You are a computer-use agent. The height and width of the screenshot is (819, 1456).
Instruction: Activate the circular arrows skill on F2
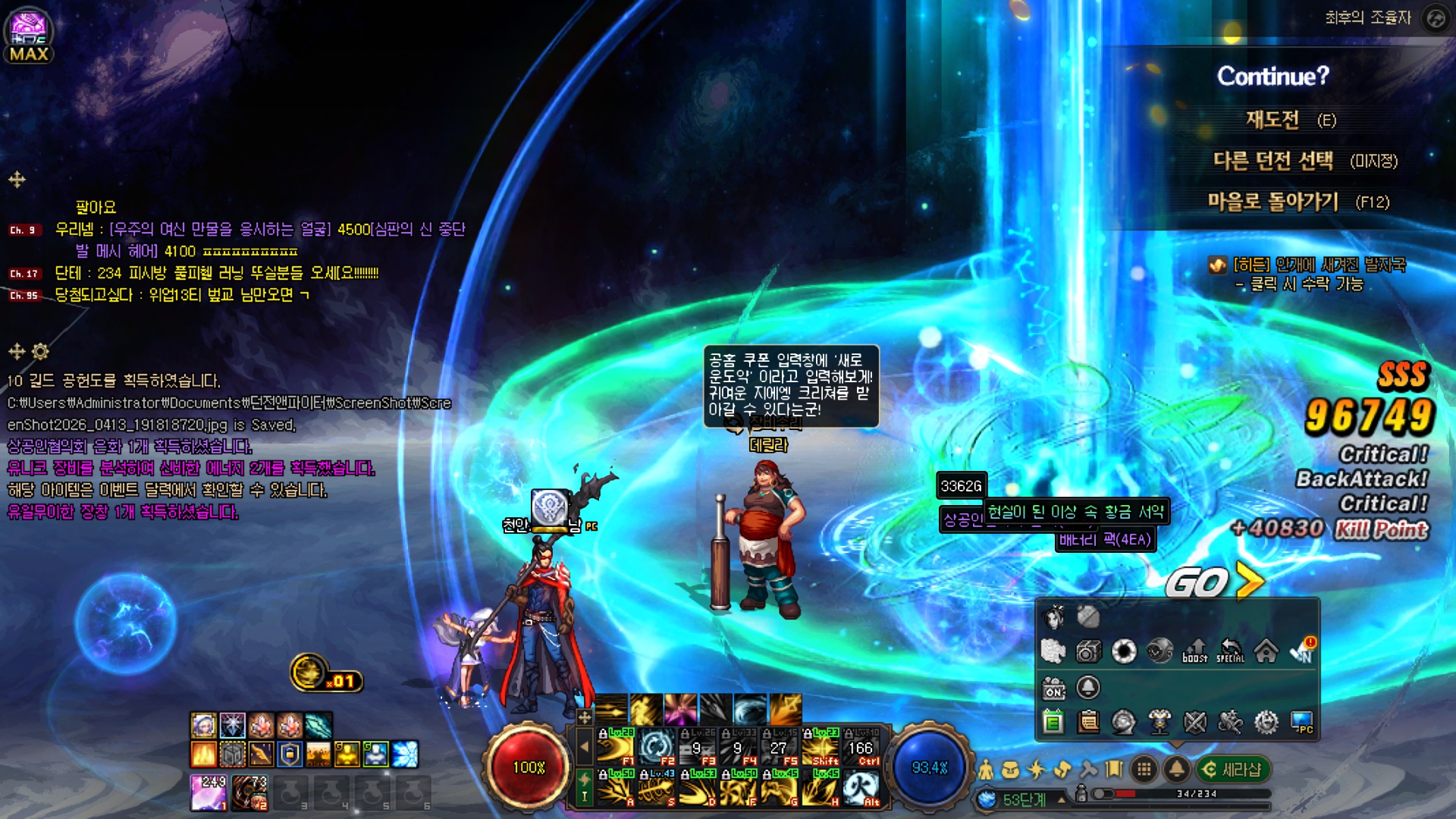[x=656, y=746]
